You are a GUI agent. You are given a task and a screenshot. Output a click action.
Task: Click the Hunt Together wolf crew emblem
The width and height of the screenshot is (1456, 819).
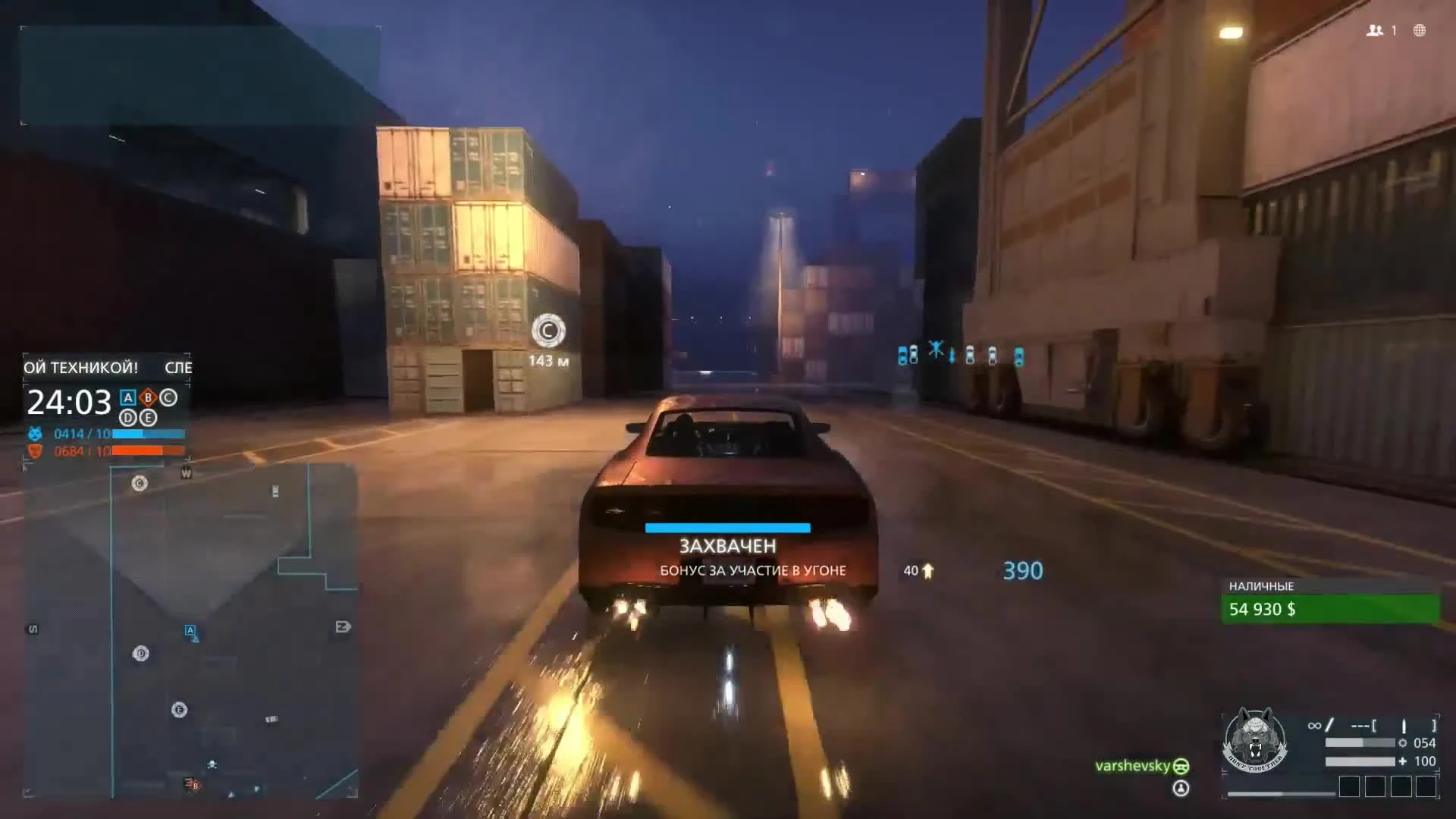(1257, 738)
